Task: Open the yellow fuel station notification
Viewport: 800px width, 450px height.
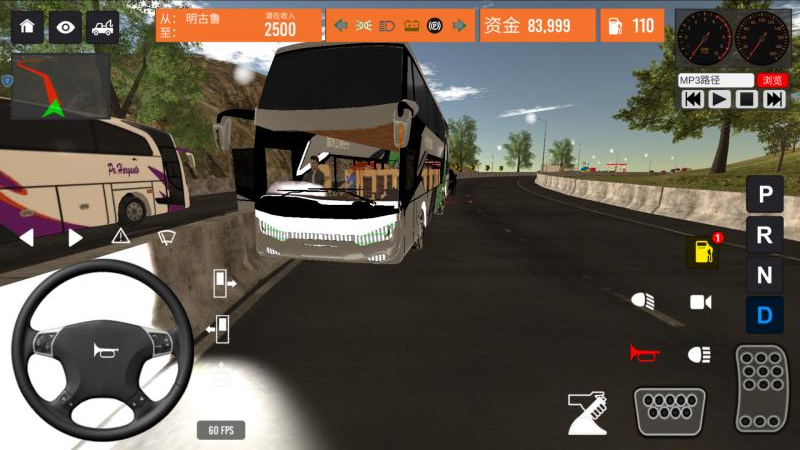Action: [702, 252]
